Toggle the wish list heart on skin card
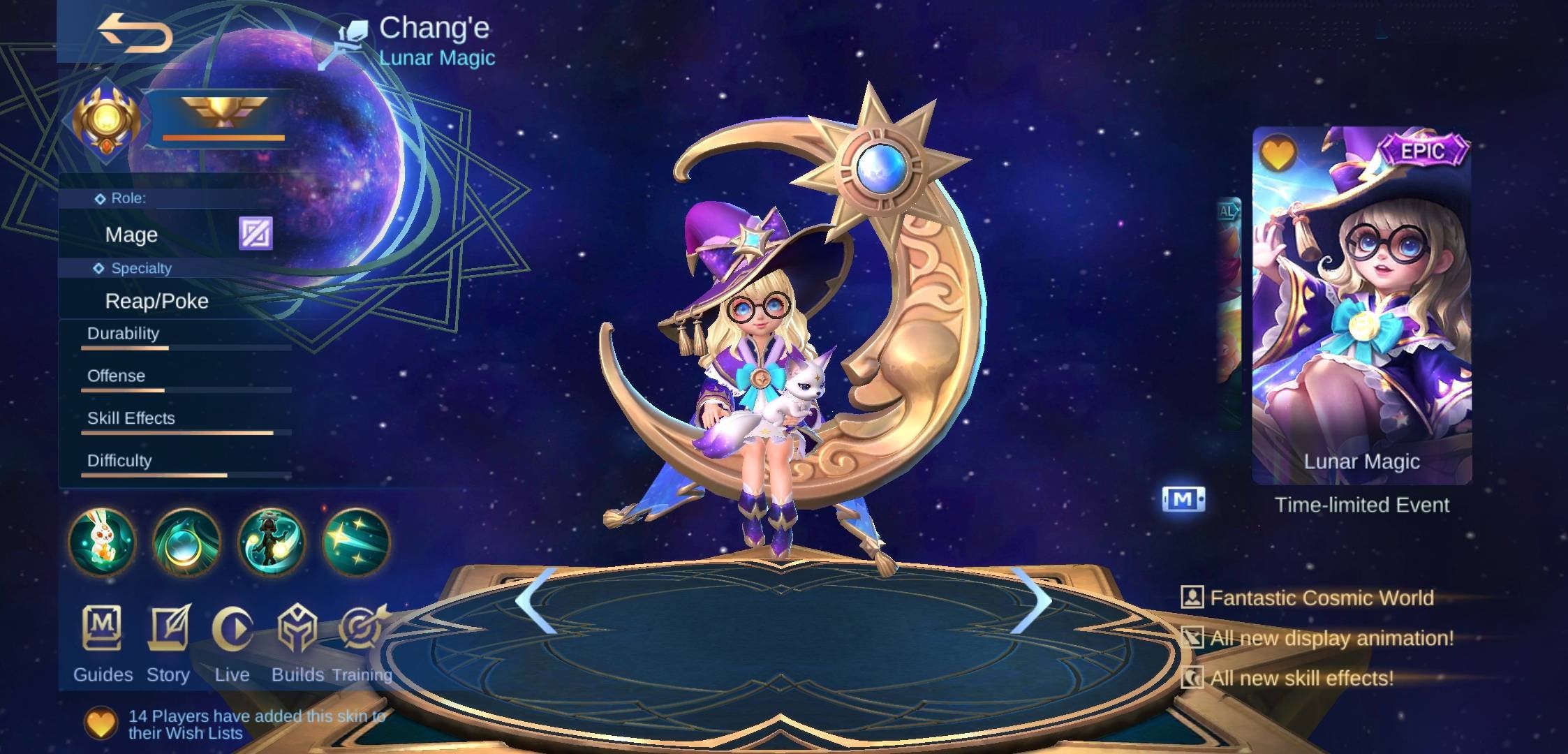Viewport: 1568px width, 754px height. pos(1280,150)
